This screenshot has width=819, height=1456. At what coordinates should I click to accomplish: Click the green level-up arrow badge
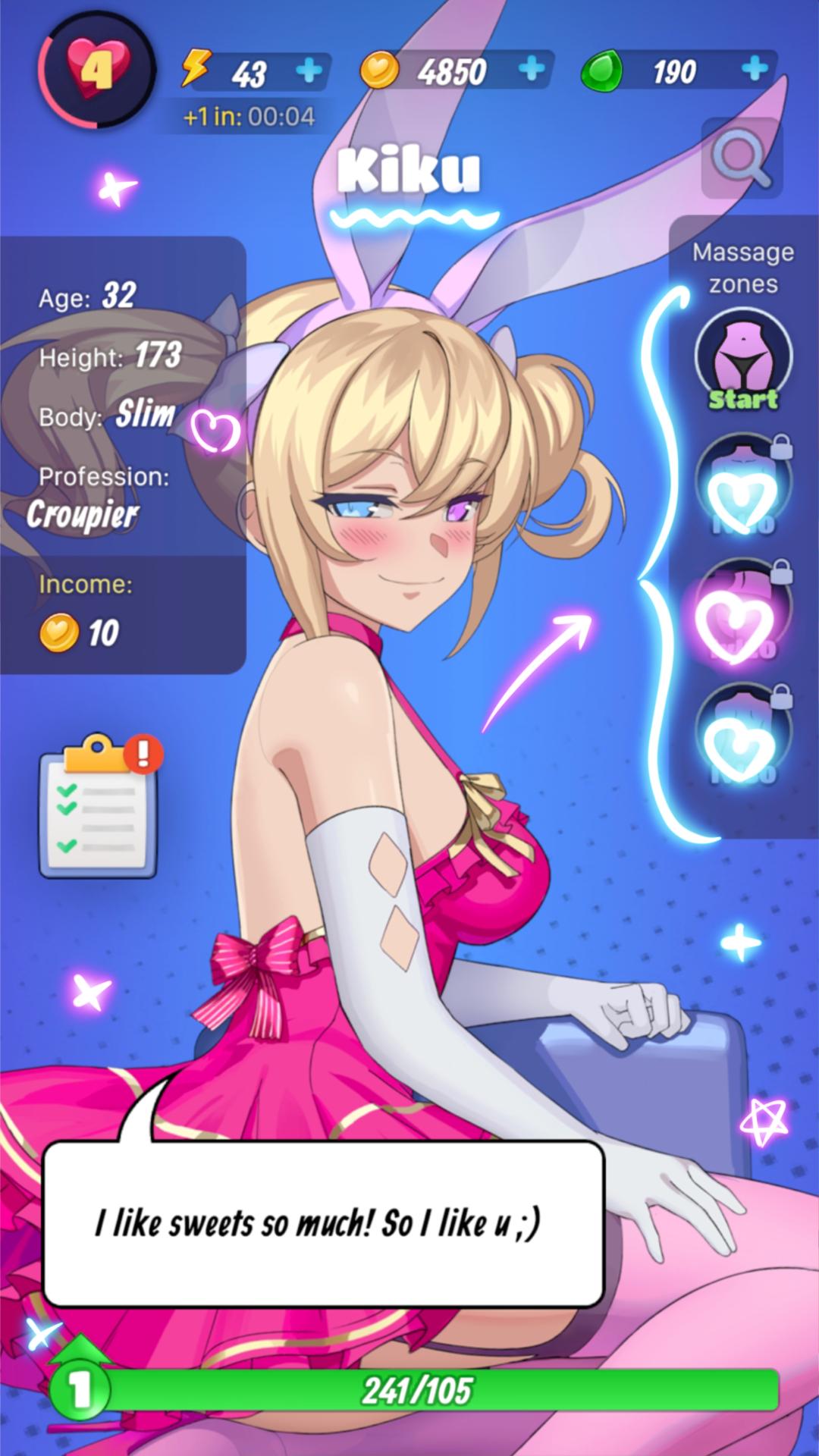pyautogui.click(x=80, y=1387)
